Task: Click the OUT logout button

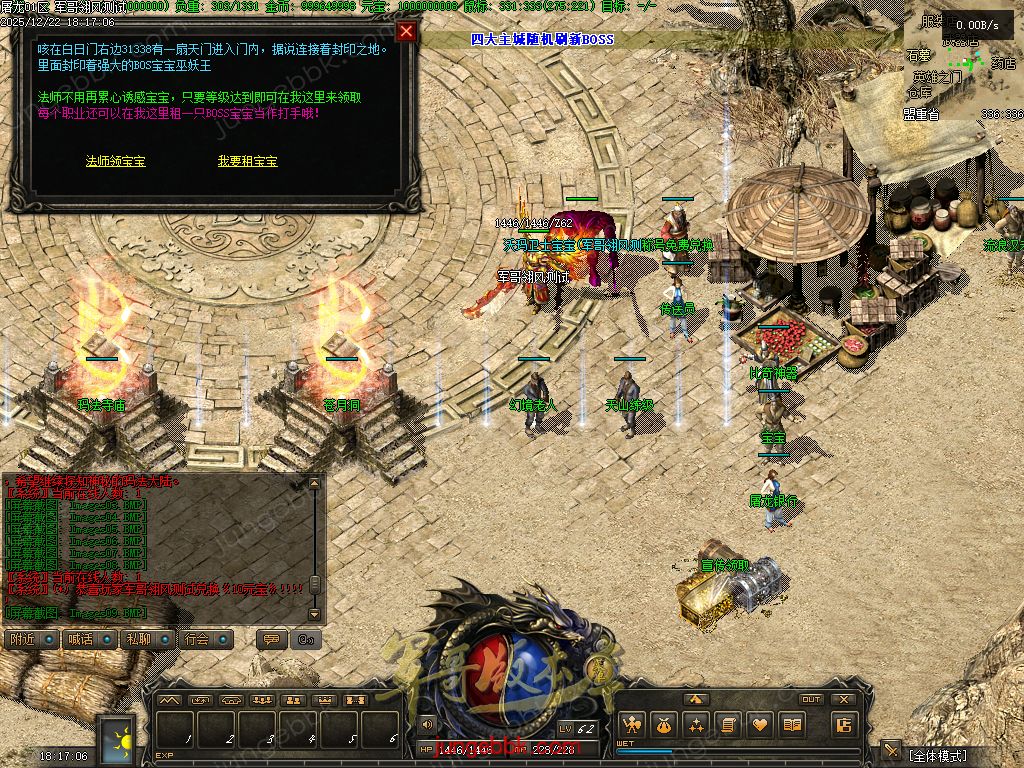Action: (x=811, y=699)
